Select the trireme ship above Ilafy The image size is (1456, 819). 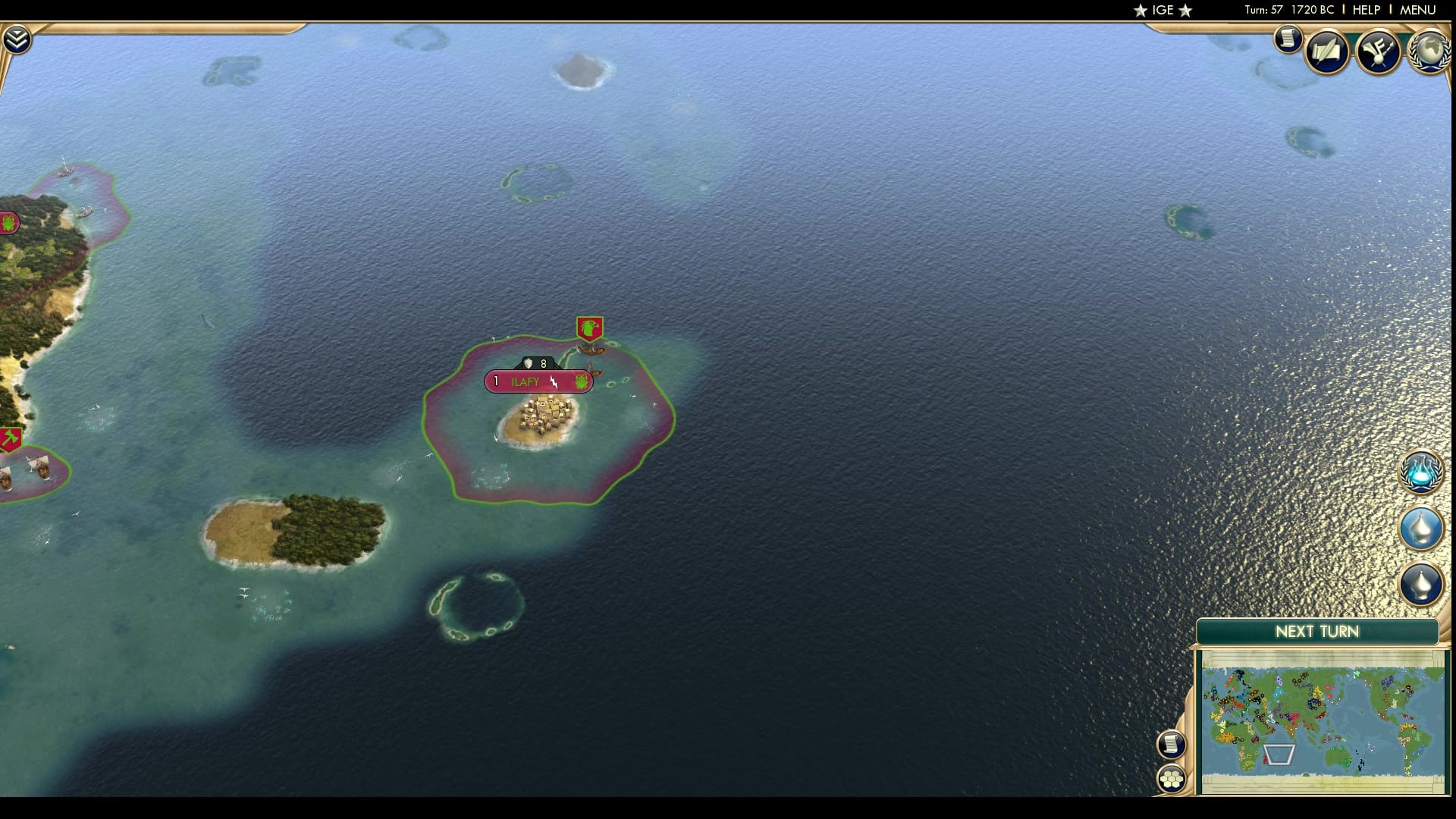pos(590,350)
